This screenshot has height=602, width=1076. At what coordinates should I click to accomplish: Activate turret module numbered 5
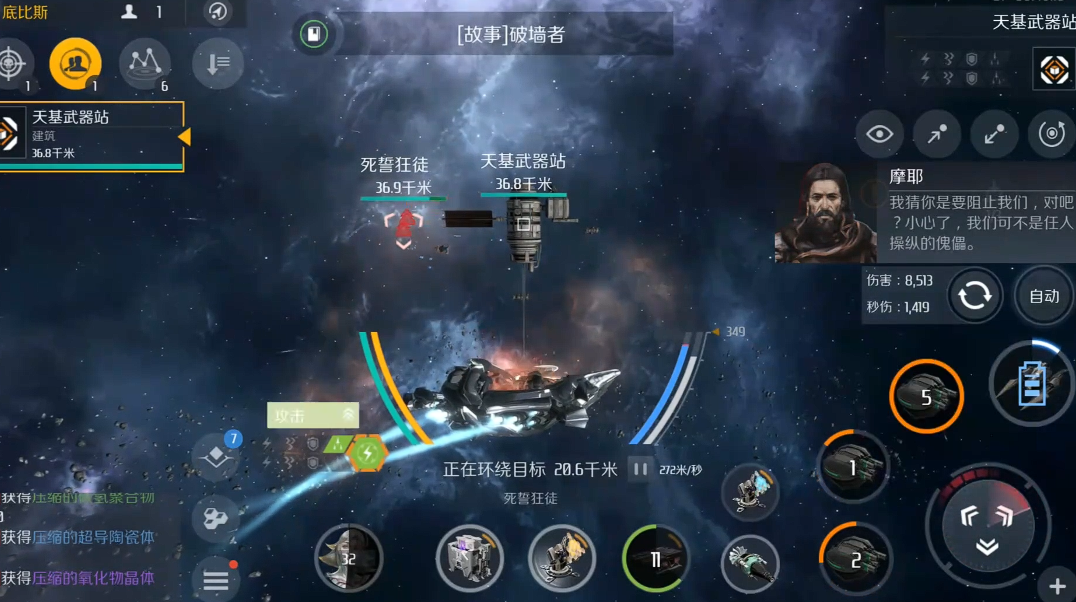926,397
